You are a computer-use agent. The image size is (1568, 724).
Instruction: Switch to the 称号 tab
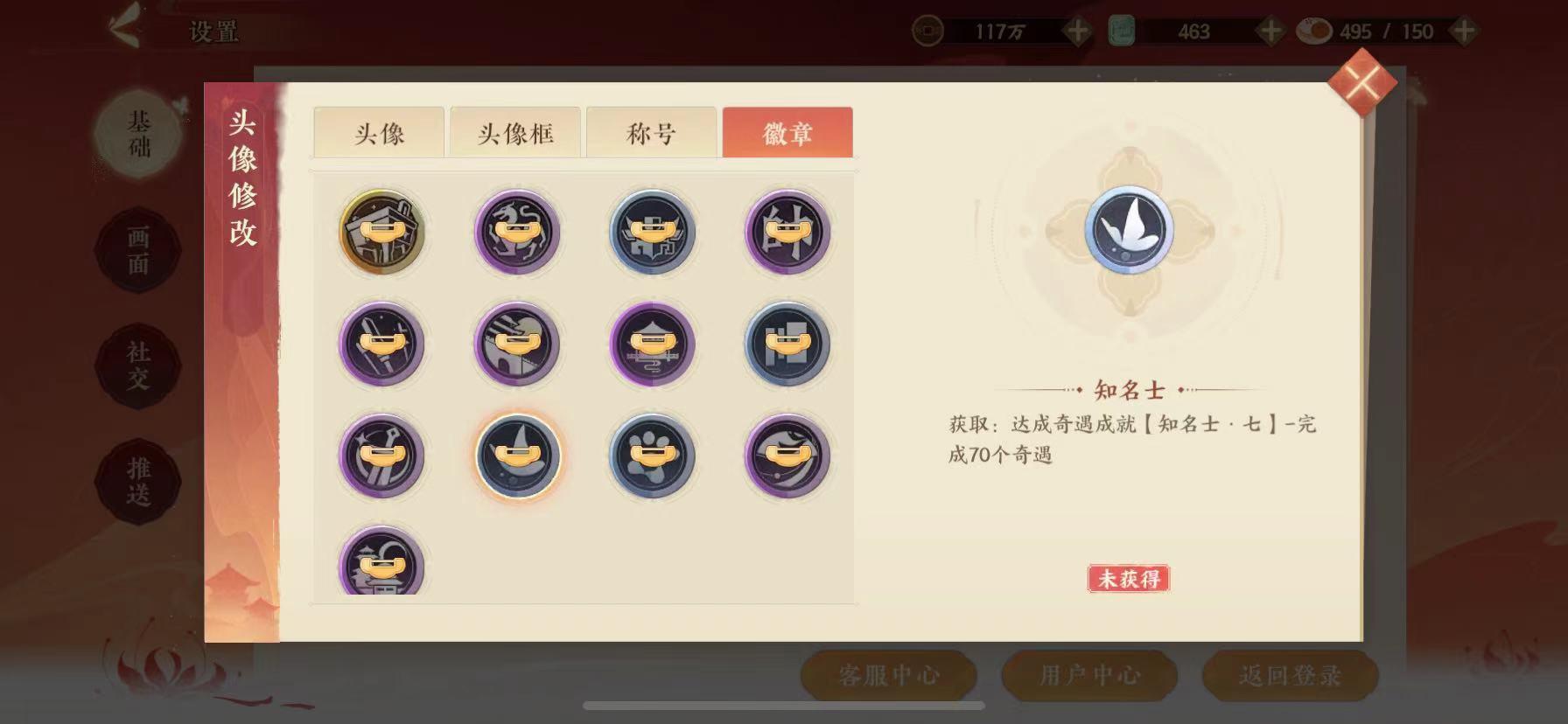pos(651,130)
